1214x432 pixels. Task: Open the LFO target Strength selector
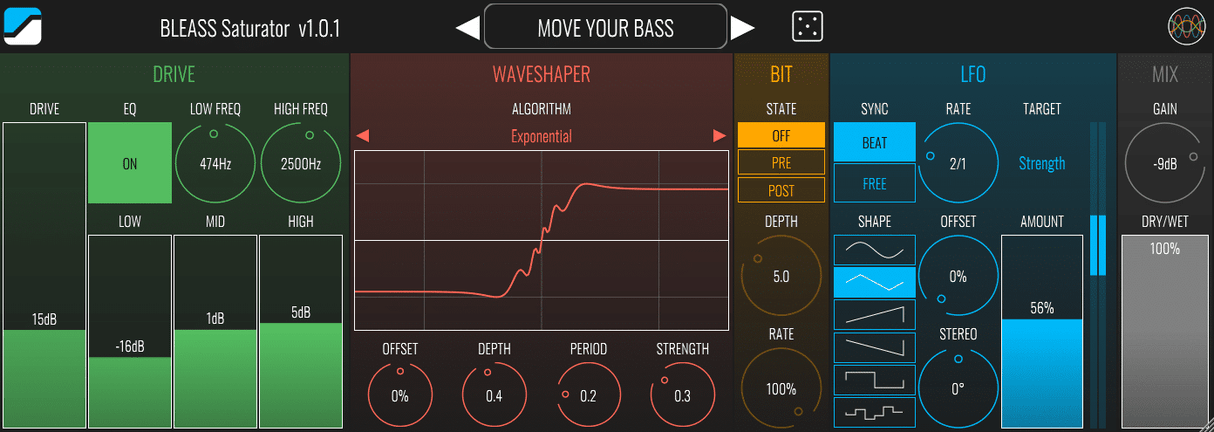pos(1042,163)
